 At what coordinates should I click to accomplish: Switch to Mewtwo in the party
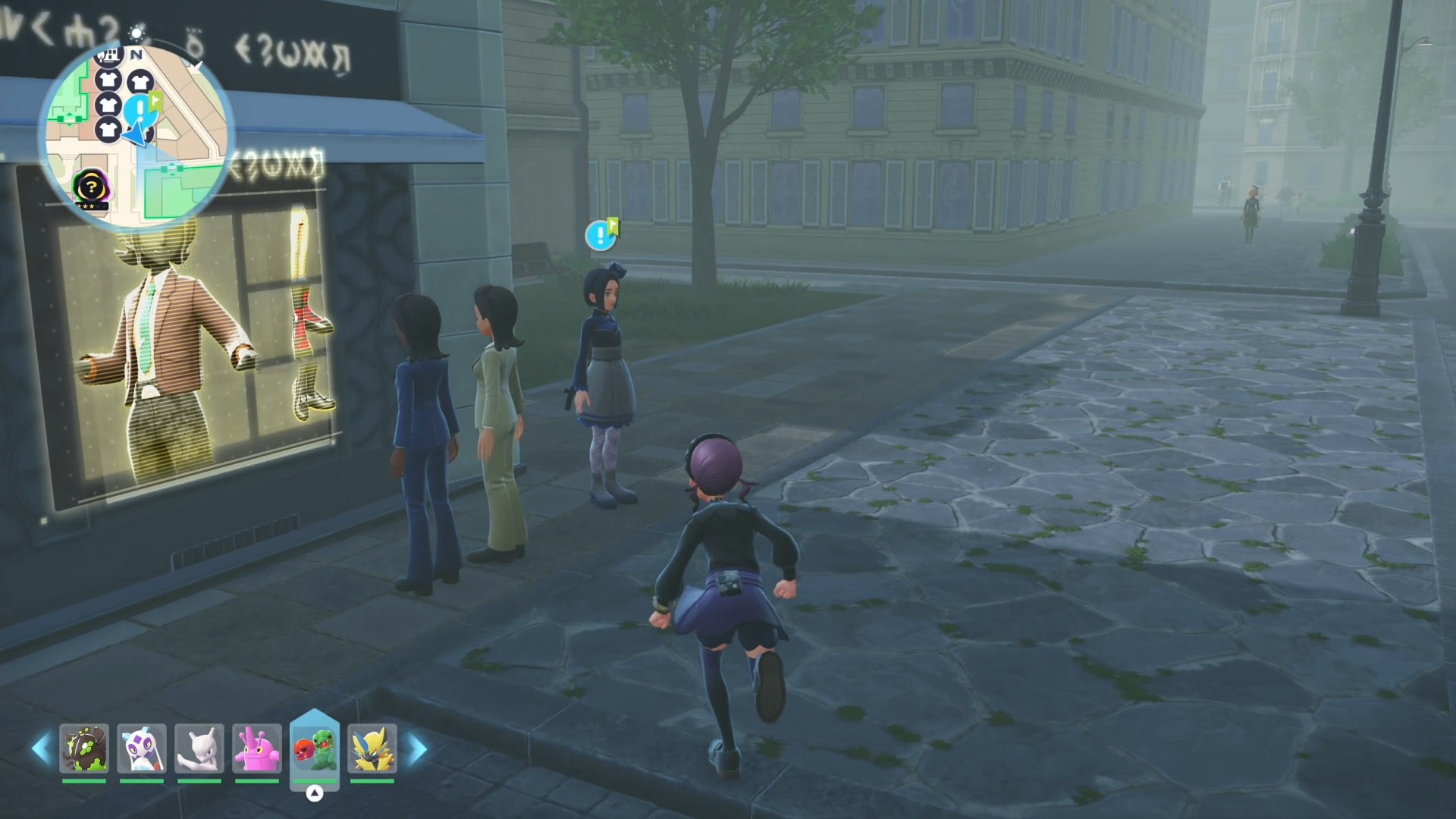click(x=199, y=748)
